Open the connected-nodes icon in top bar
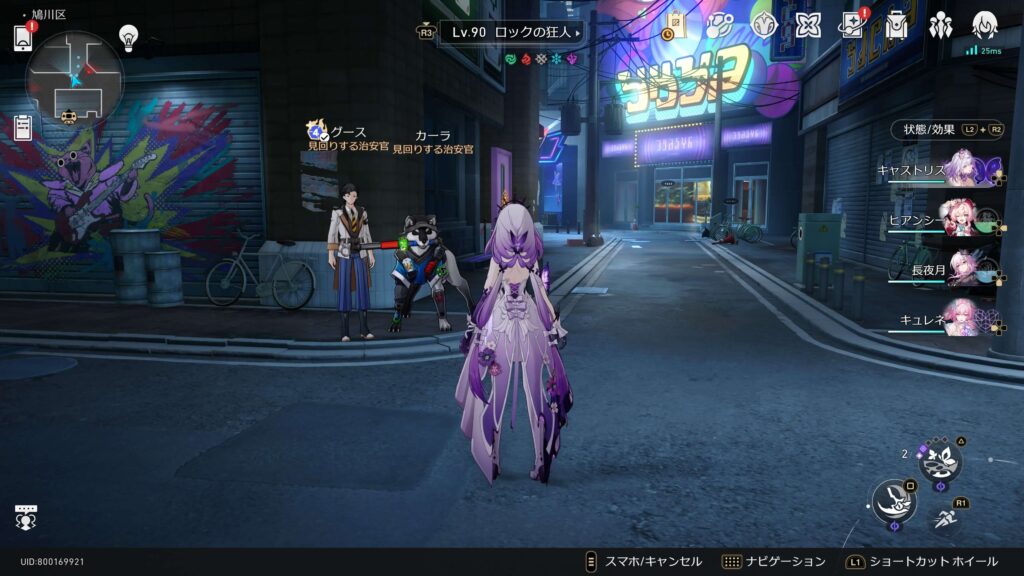 [x=719, y=25]
